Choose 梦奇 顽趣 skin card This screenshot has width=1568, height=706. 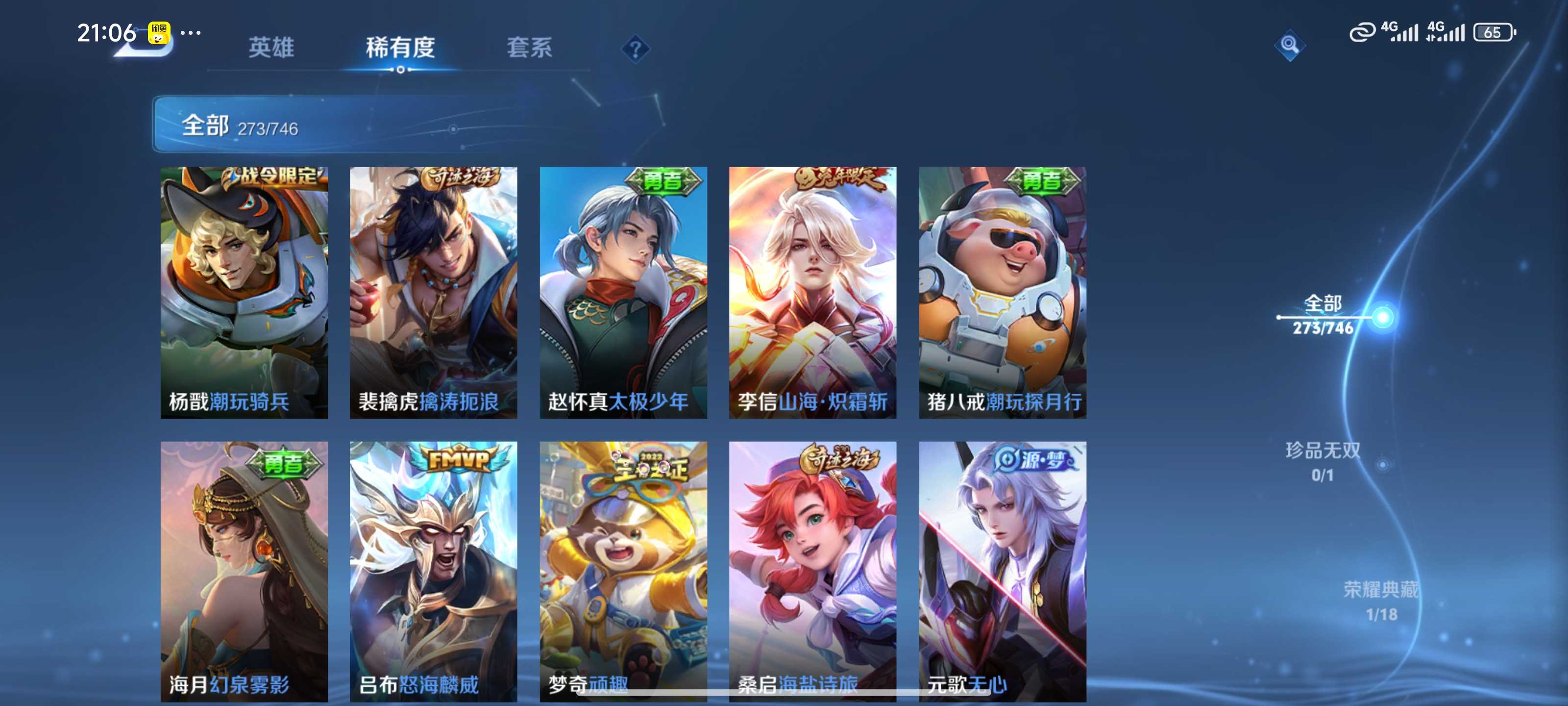[623, 570]
